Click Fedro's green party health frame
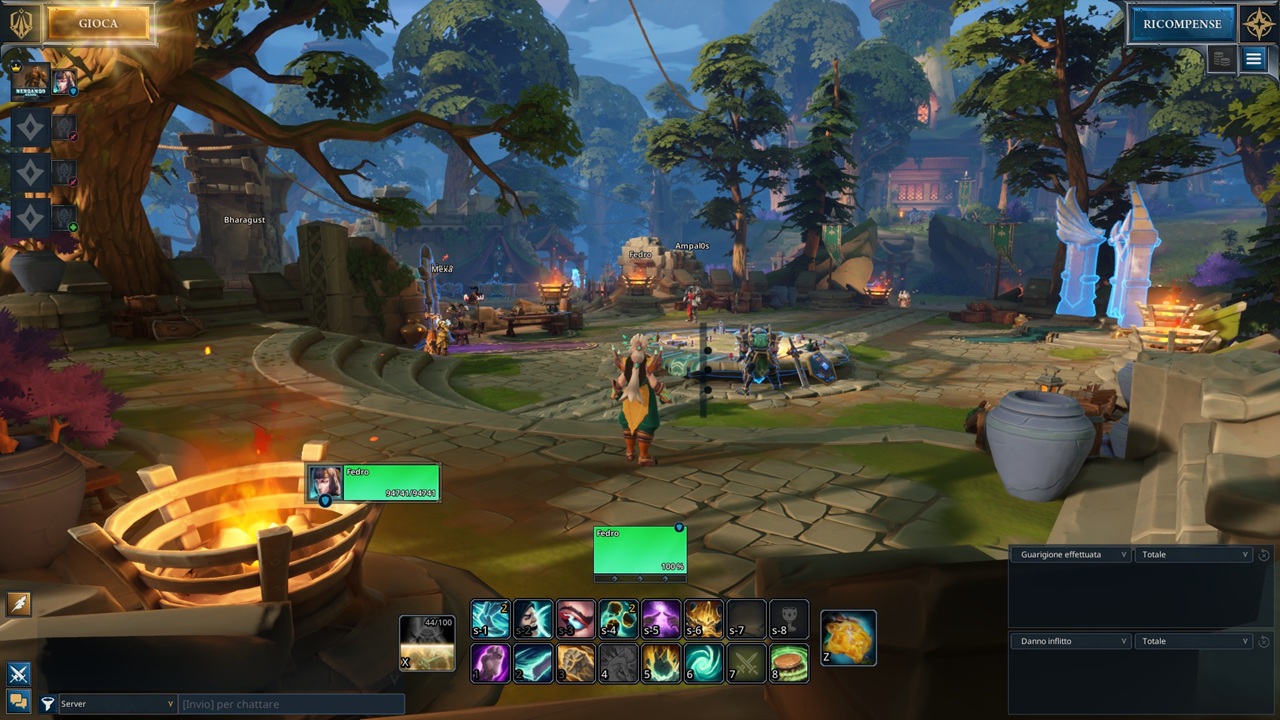The image size is (1280, 720). click(x=373, y=482)
